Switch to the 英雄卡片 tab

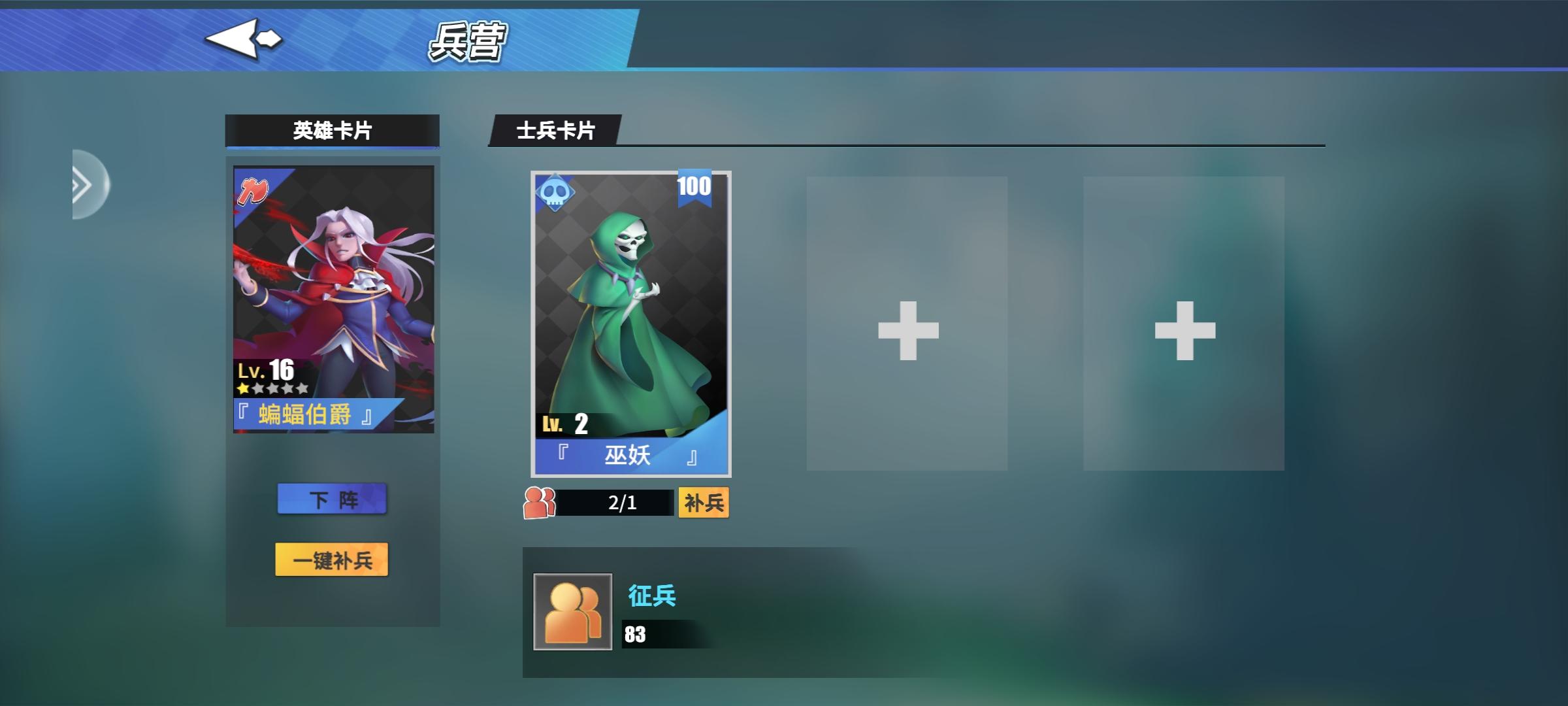click(332, 130)
